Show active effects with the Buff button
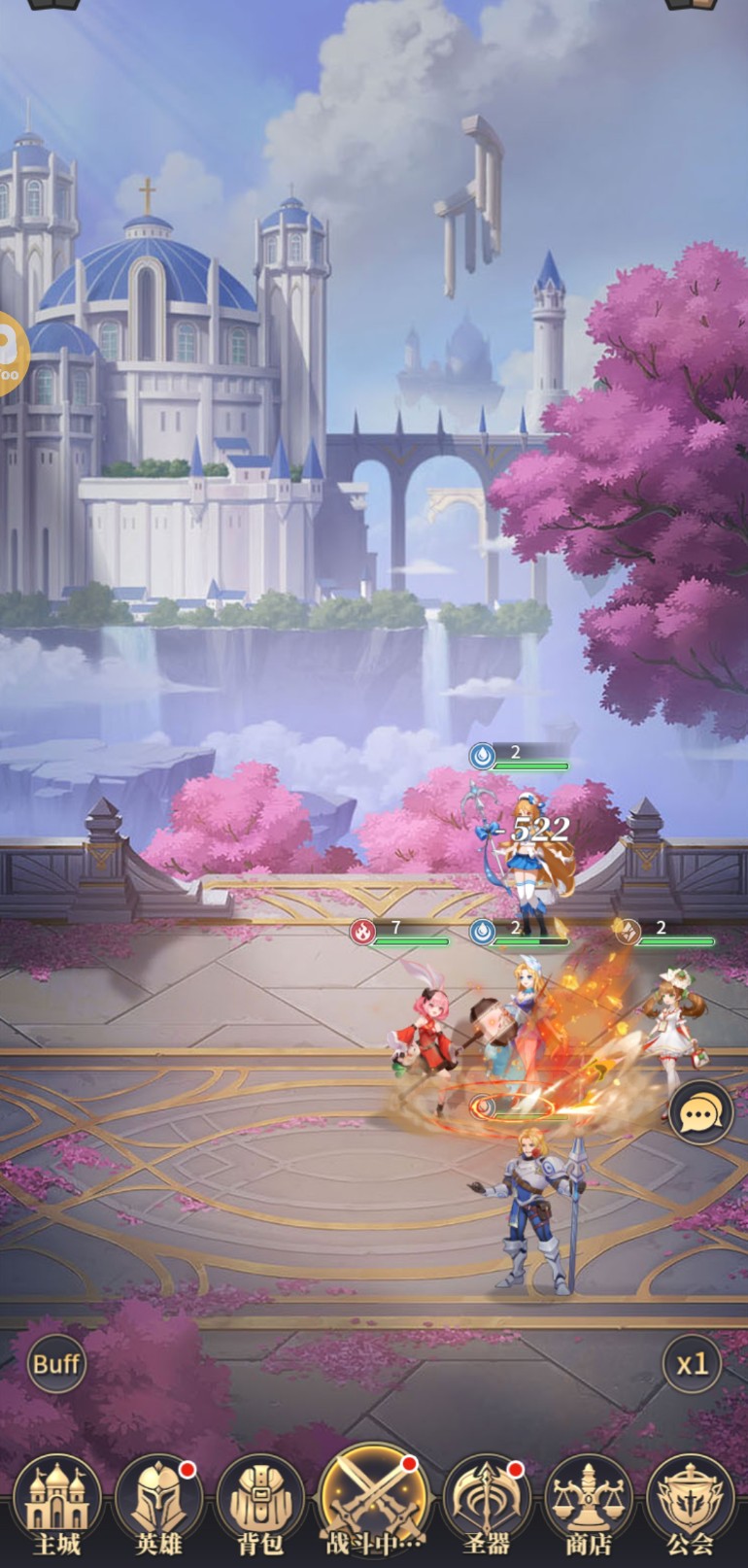This screenshot has width=748, height=1568. pyautogui.click(x=56, y=1363)
